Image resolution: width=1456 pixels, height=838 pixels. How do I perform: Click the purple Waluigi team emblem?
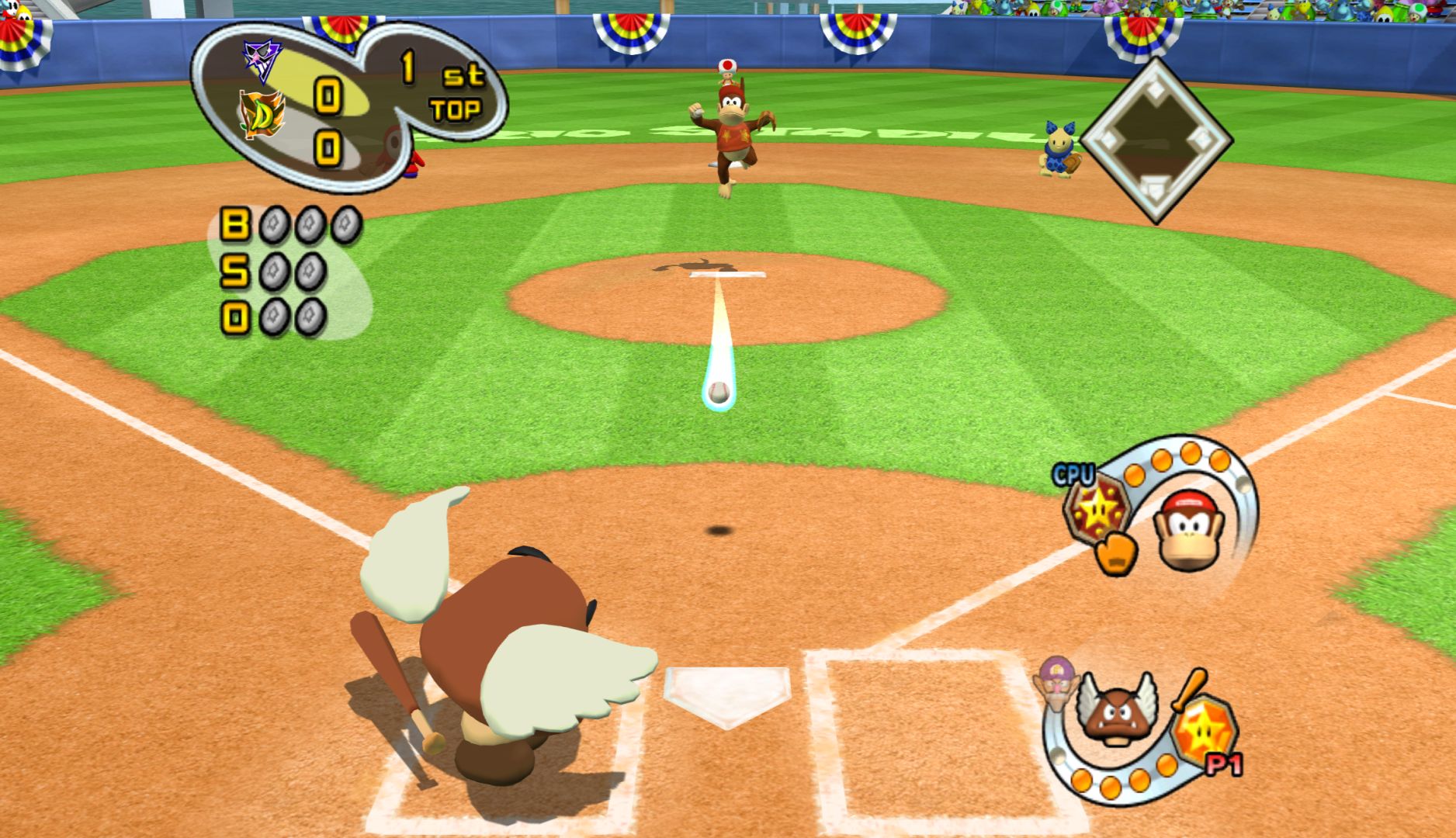pos(262,57)
